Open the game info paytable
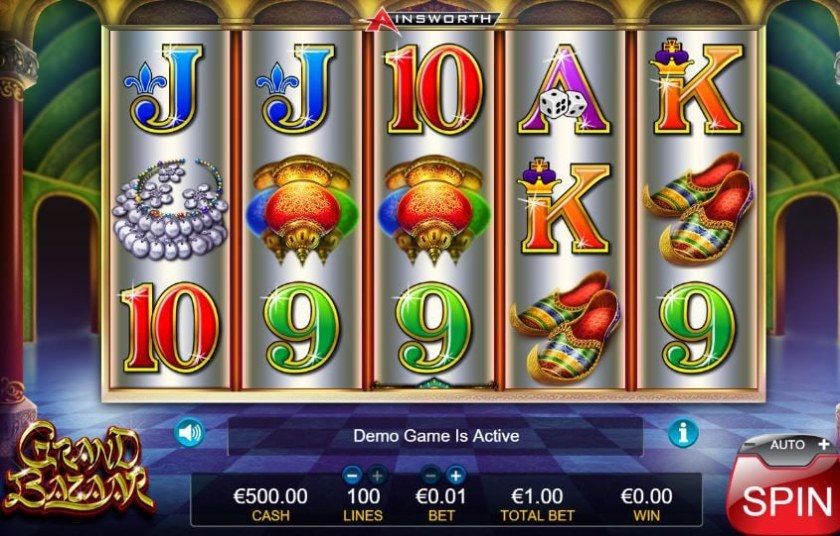Viewport: 840px width, 536px height. (x=683, y=433)
